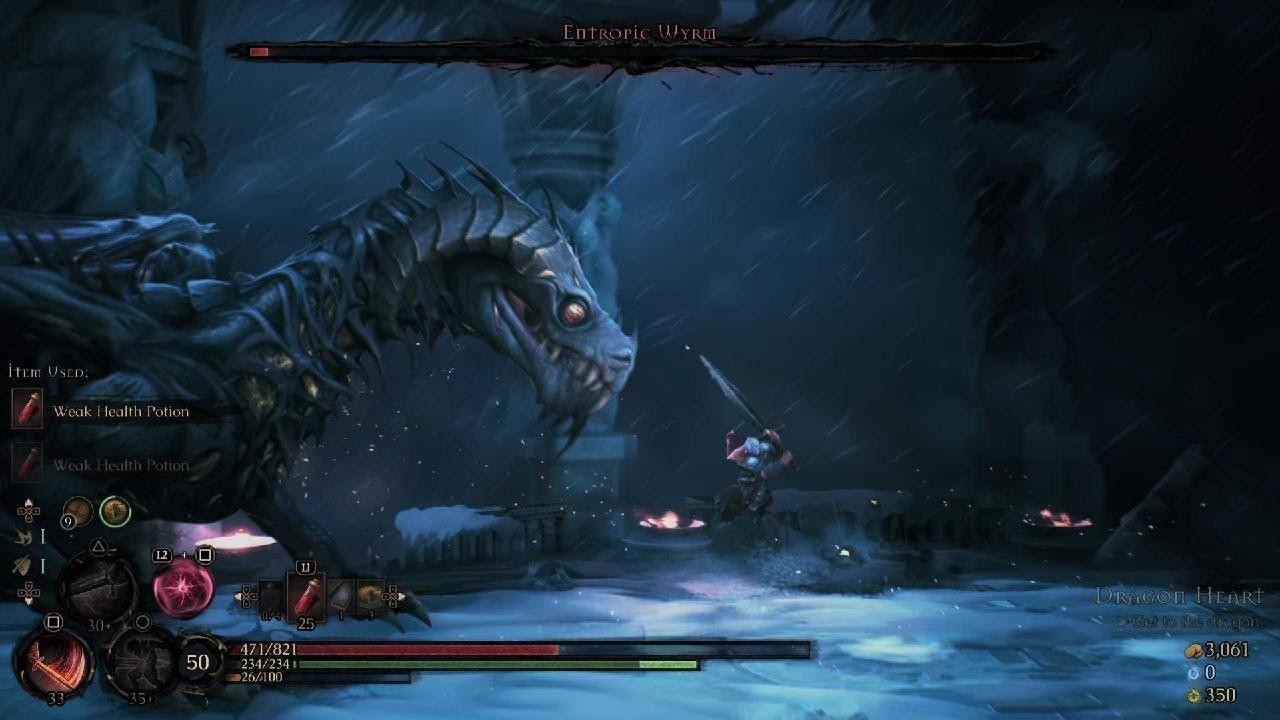Image resolution: width=1280 pixels, height=720 pixels.
Task: Cast the pink energy orb ability
Action: [183, 587]
